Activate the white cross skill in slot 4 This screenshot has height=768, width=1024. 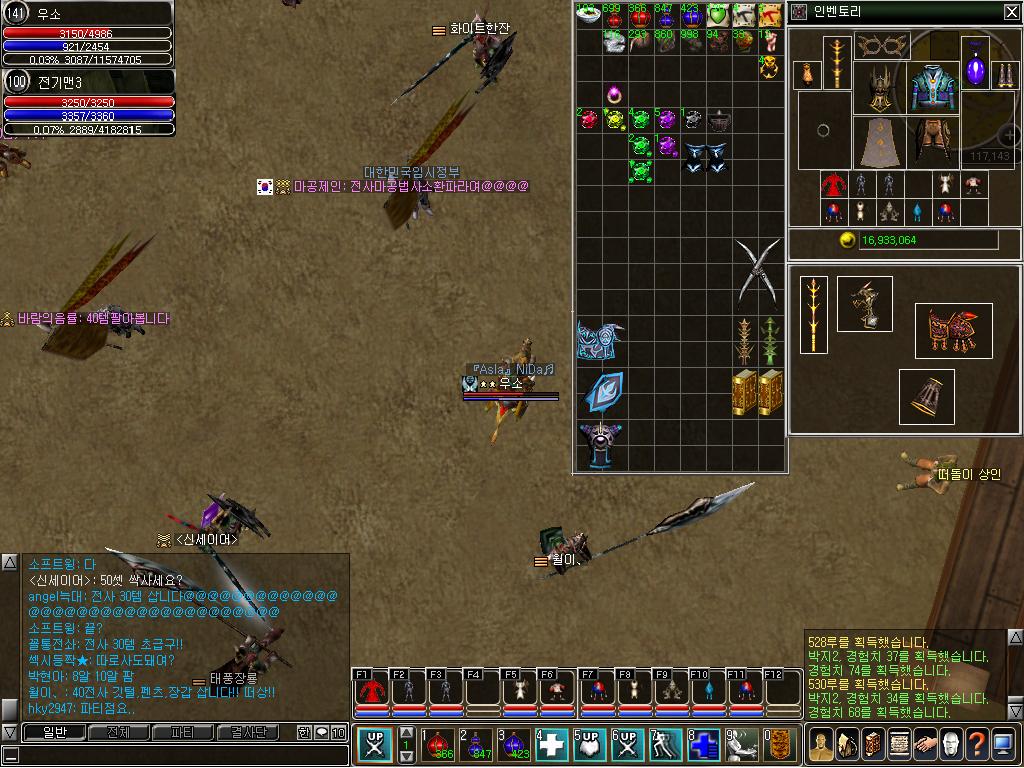(x=552, y=745)
